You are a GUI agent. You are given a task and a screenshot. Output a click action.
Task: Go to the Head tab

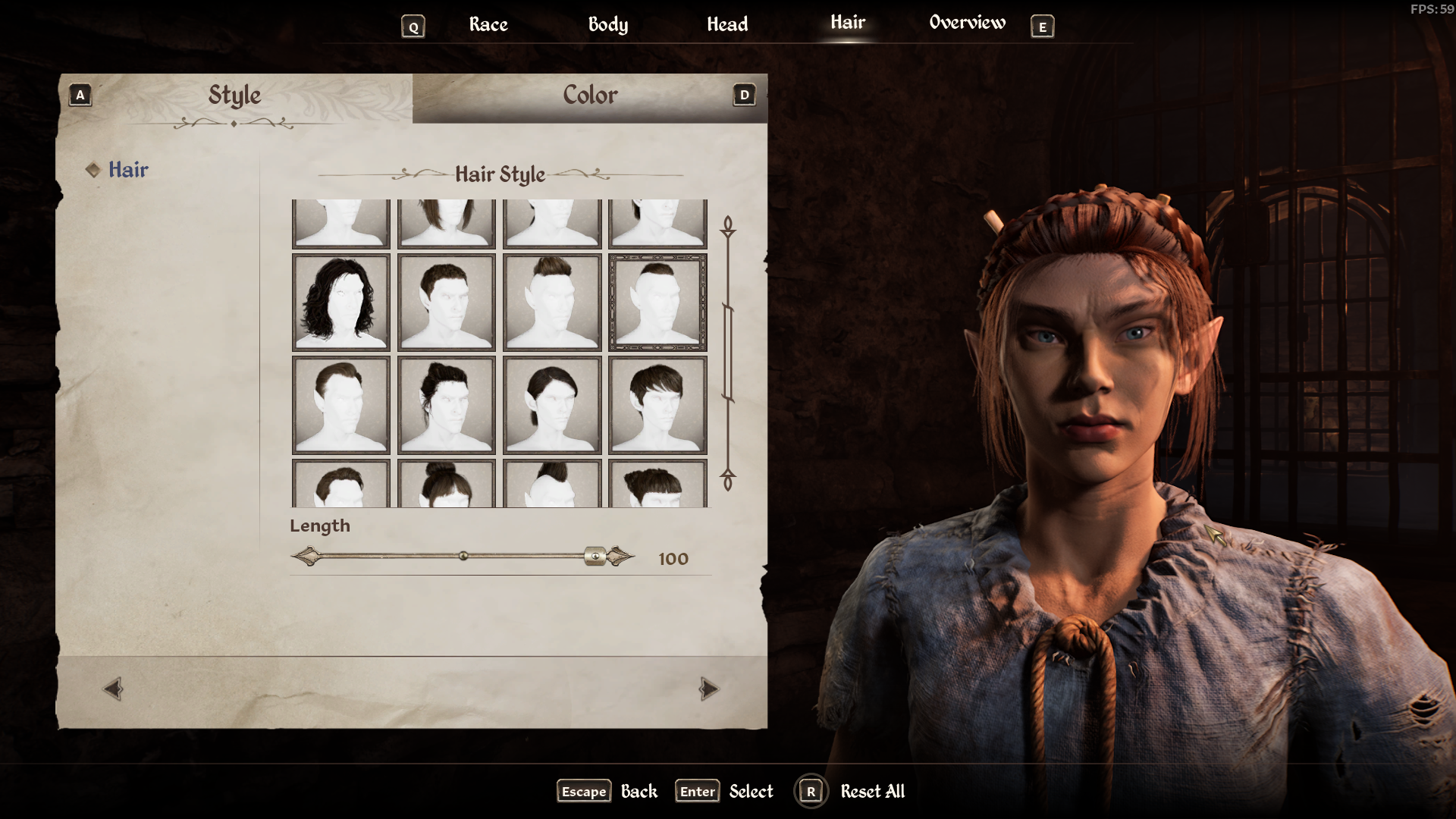(x=726, y=24)
